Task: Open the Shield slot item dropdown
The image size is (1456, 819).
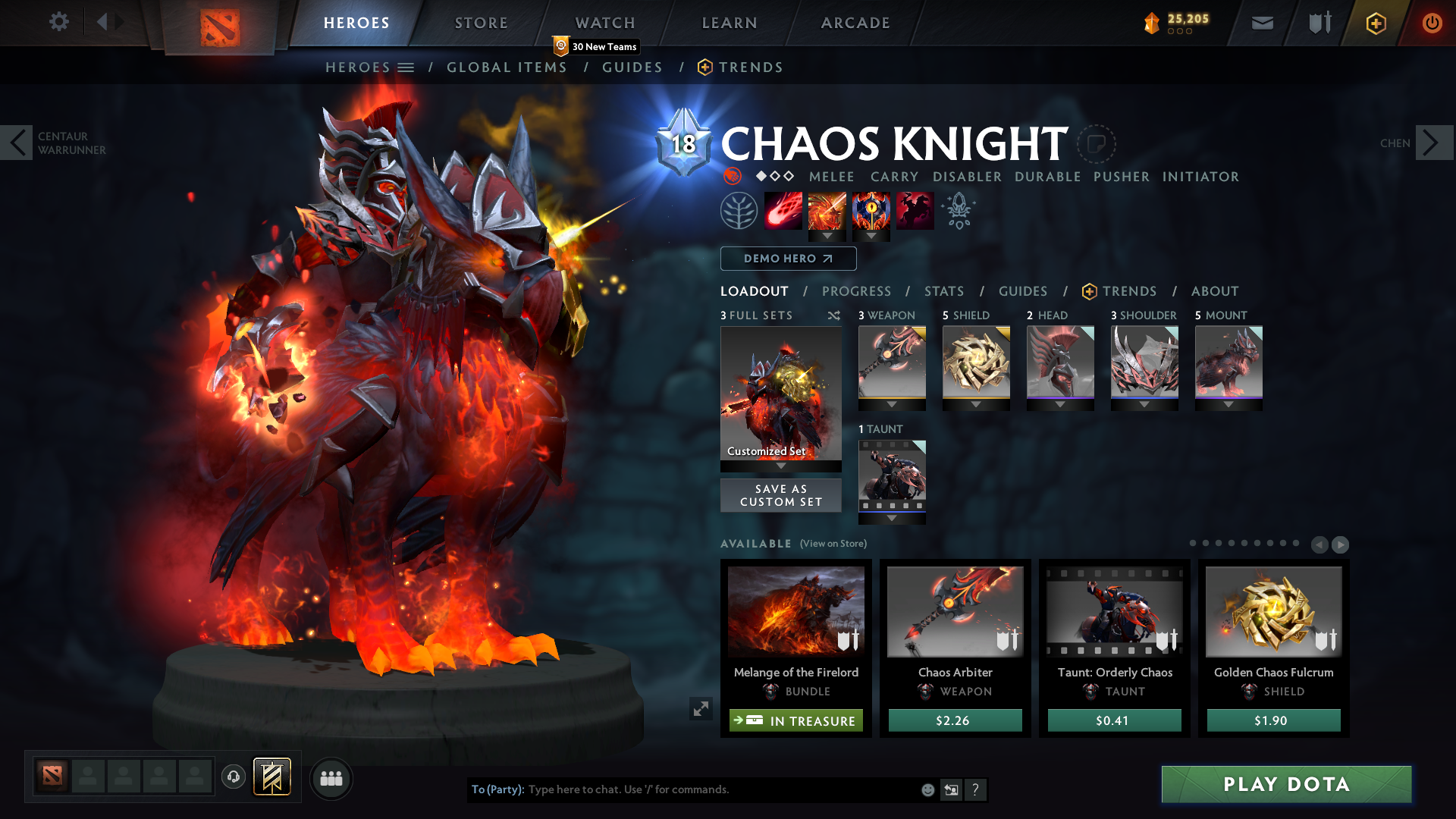Action: tap(976, 404)
